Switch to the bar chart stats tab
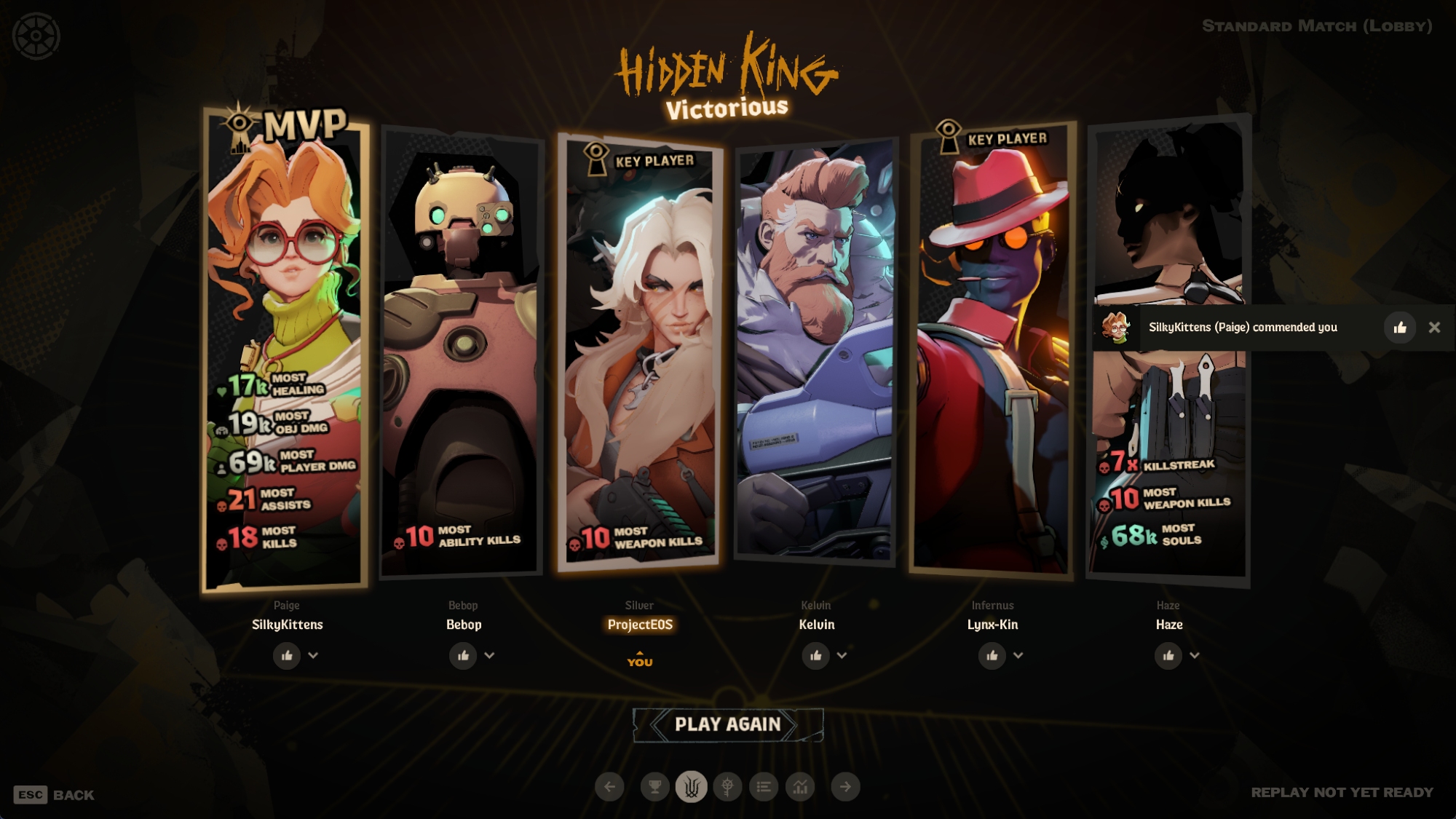This screenshot has width=1456, height=819. [x=800, y=786]
